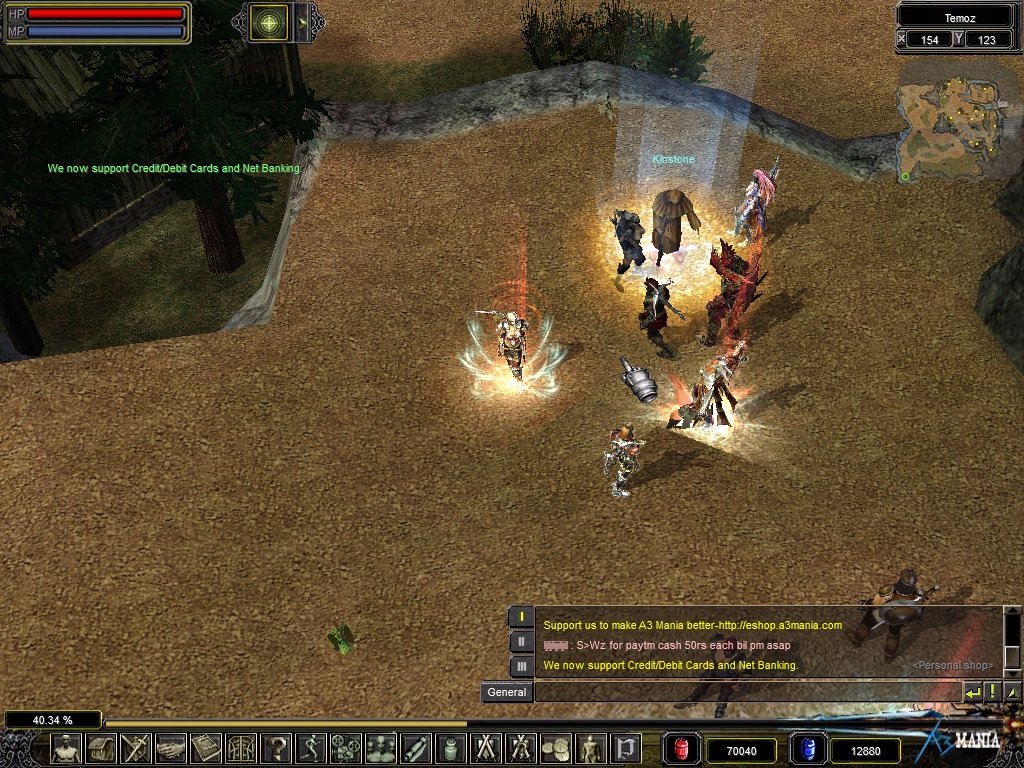The height and width of the screenshot is (768, 1024).
Task: Select the green target skill icon
Action: pos(268,22)
